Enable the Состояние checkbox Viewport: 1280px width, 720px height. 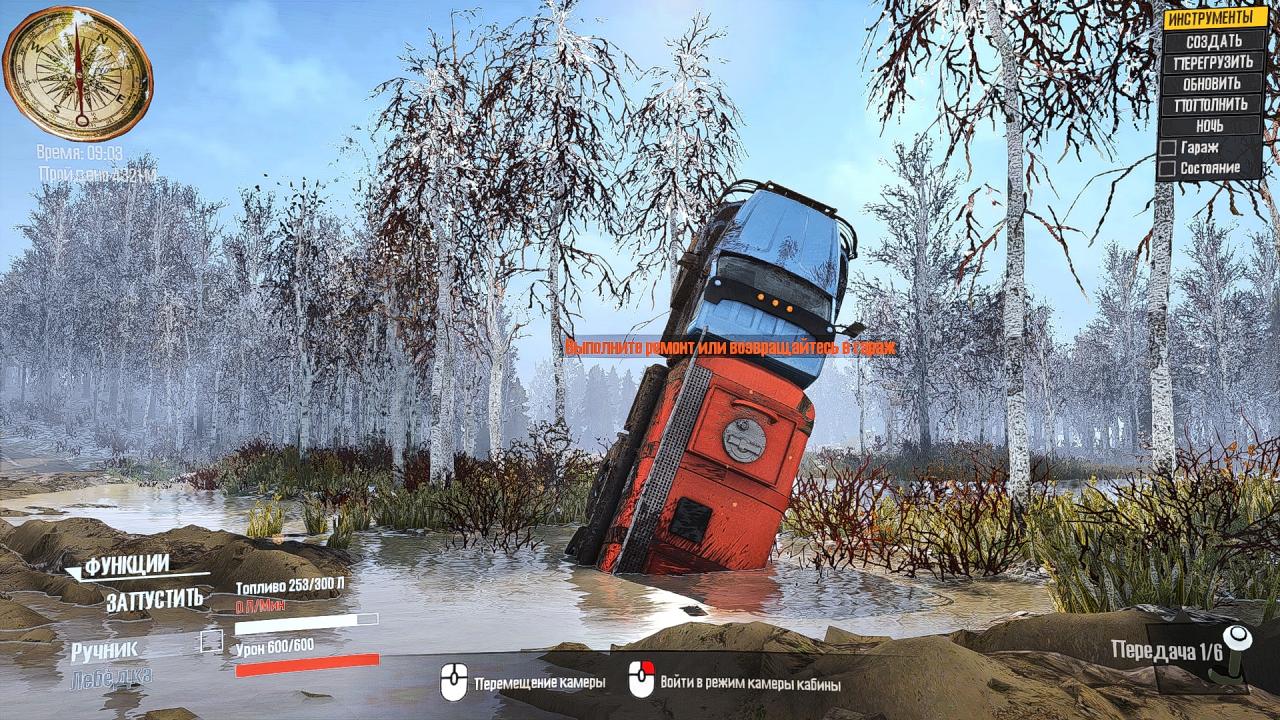(x=1167, y=168)
